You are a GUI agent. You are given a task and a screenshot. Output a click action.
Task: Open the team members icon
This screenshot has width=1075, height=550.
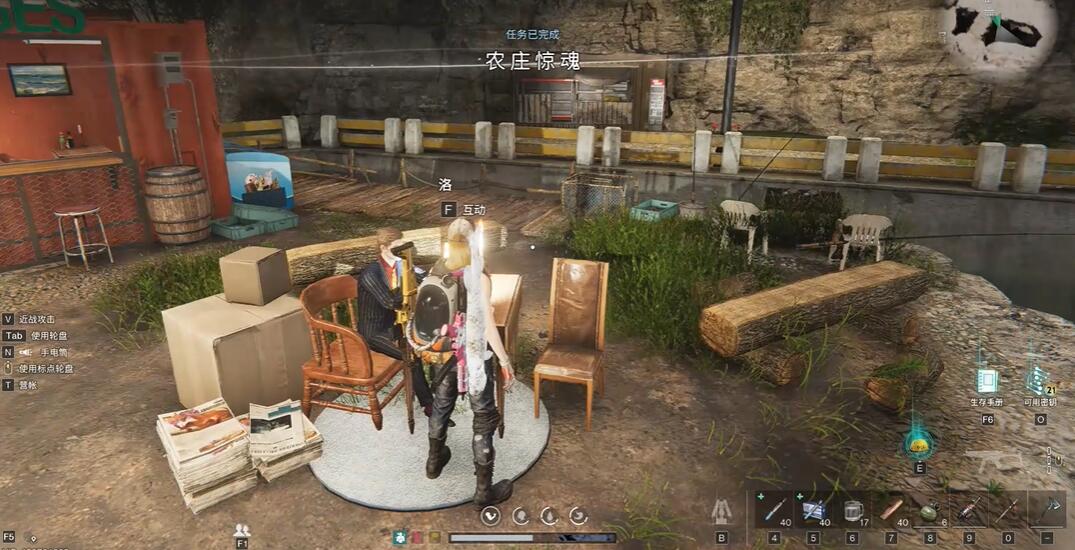click(x=241, y=530)
